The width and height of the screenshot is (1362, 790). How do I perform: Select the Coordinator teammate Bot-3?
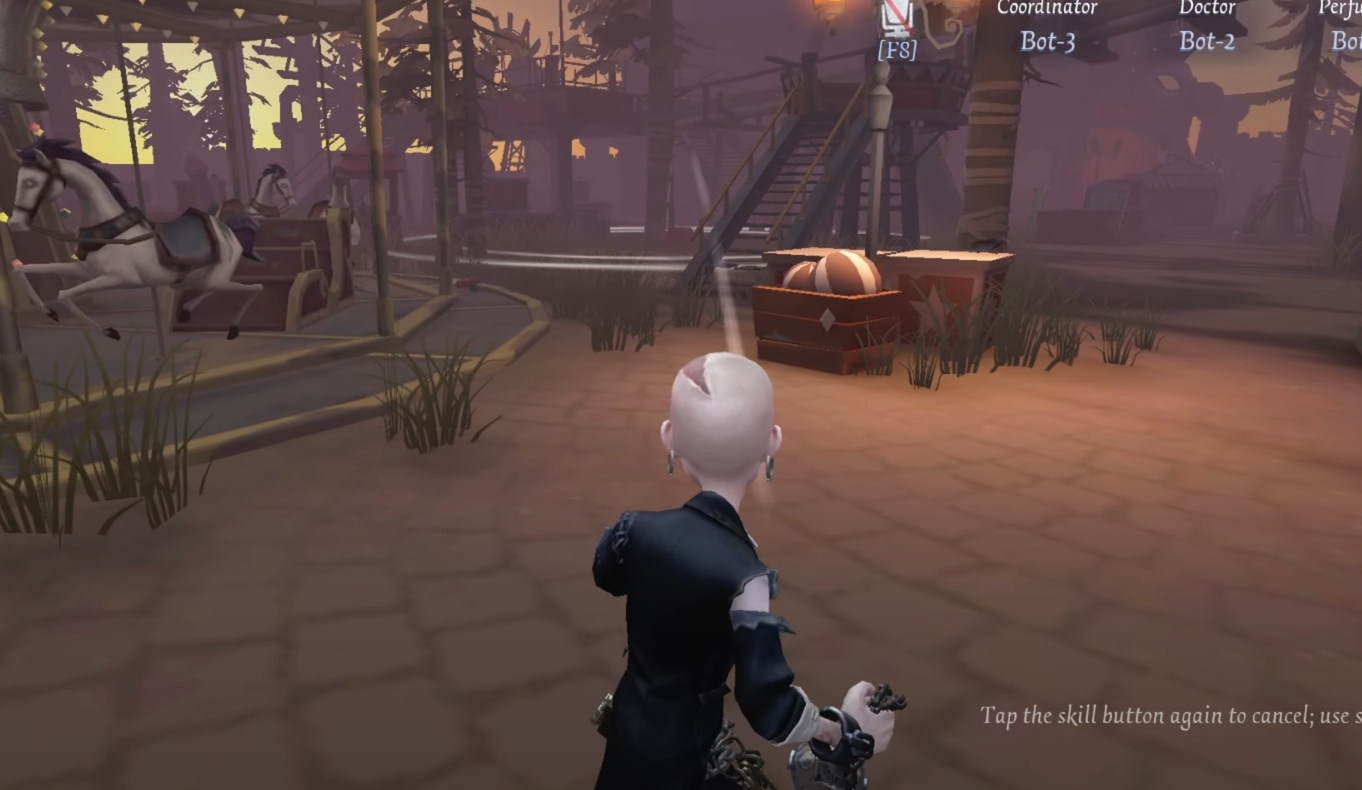tap(1047, 40)
